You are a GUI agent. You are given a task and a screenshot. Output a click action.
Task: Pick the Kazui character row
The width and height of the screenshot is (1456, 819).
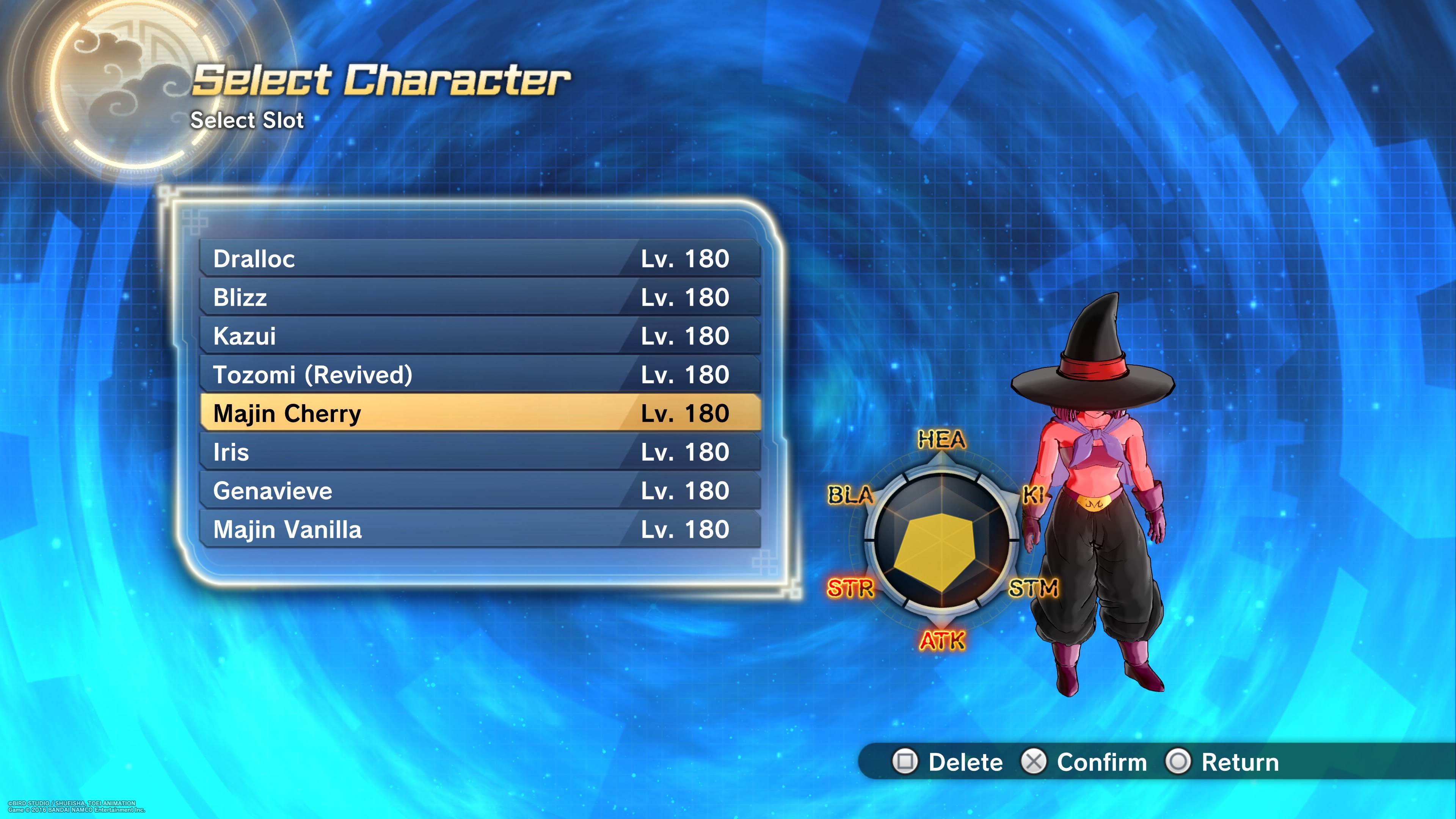point(480,336)
